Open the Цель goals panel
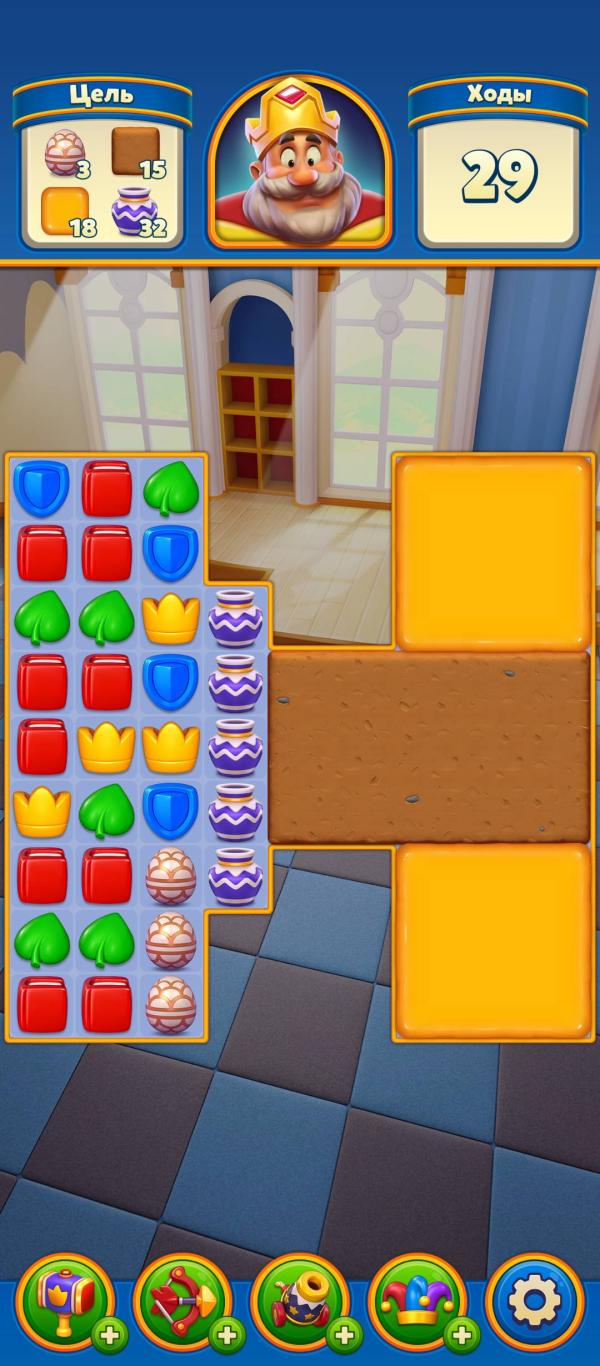 103,165
